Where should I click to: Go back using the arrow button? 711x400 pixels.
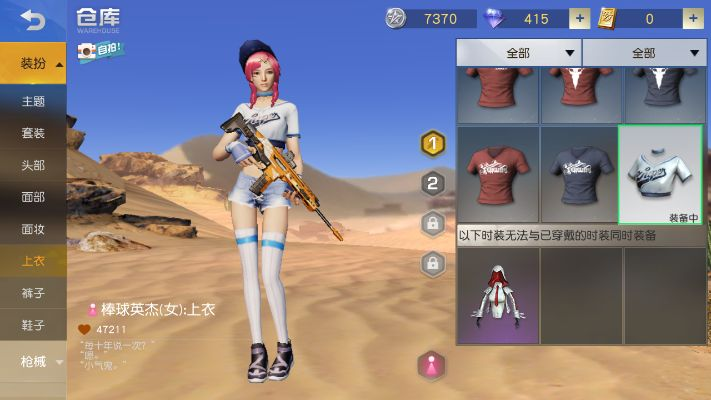click(x=32, y=19)
